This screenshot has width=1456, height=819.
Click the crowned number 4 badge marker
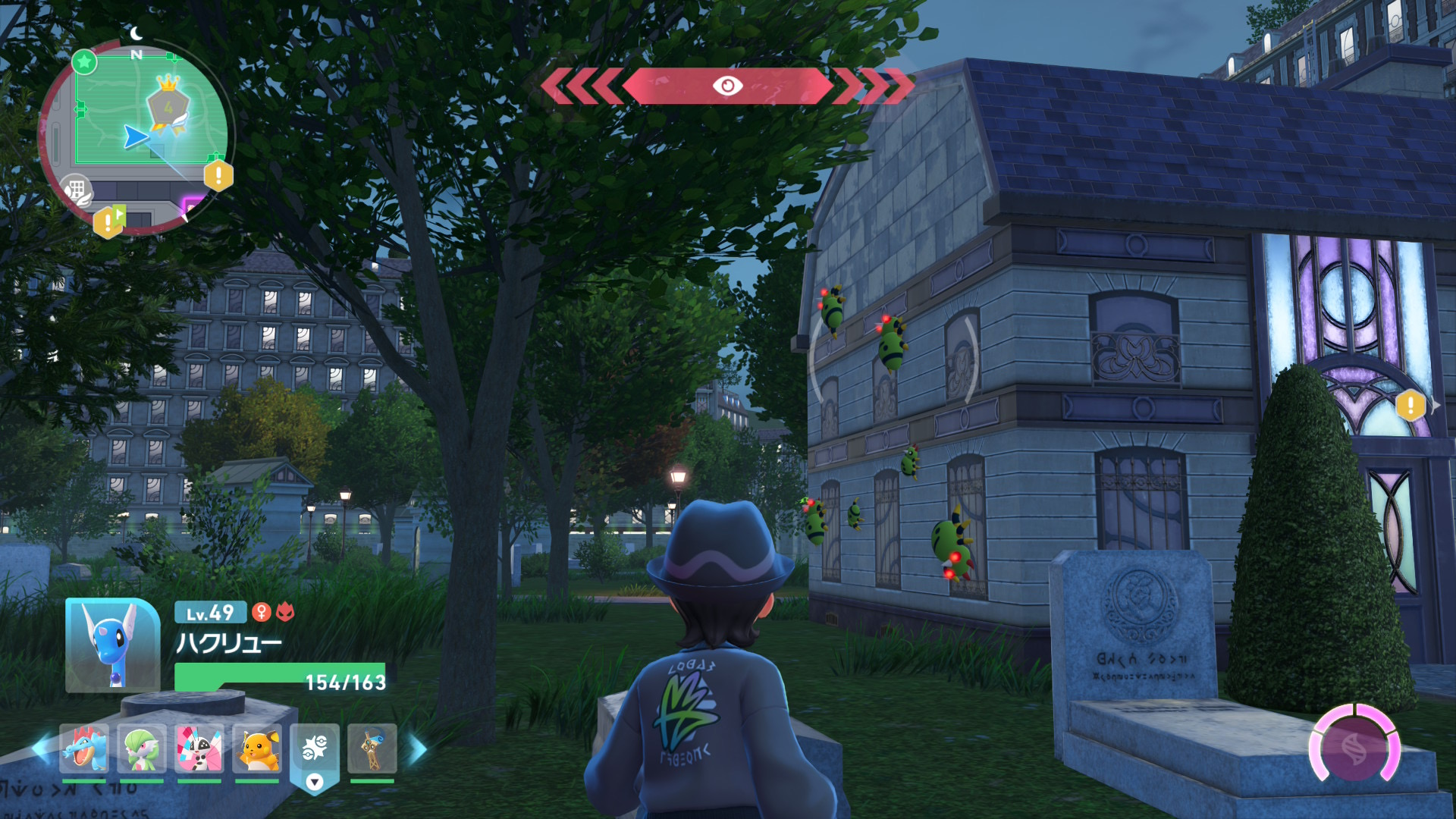[168, 105]
